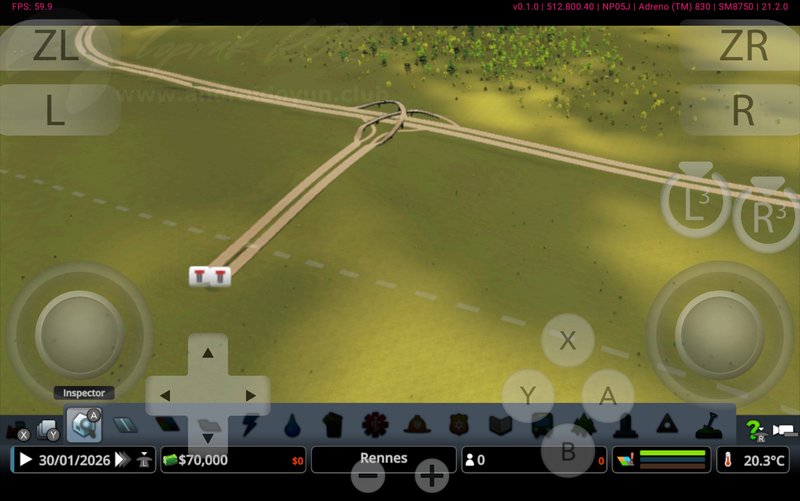Open the Police badge menu

(458, 427)
